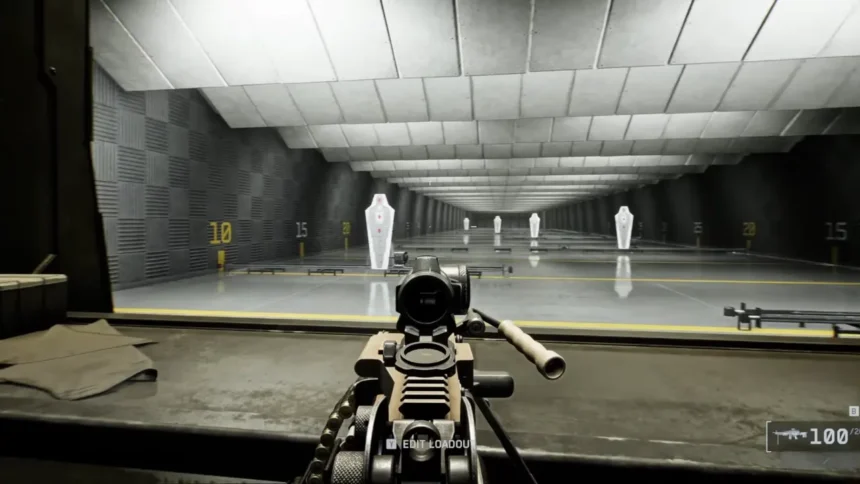This screenshot has height=484, width=860.
Task: Select the machine gun weapon icon
Action: point(788,436)
